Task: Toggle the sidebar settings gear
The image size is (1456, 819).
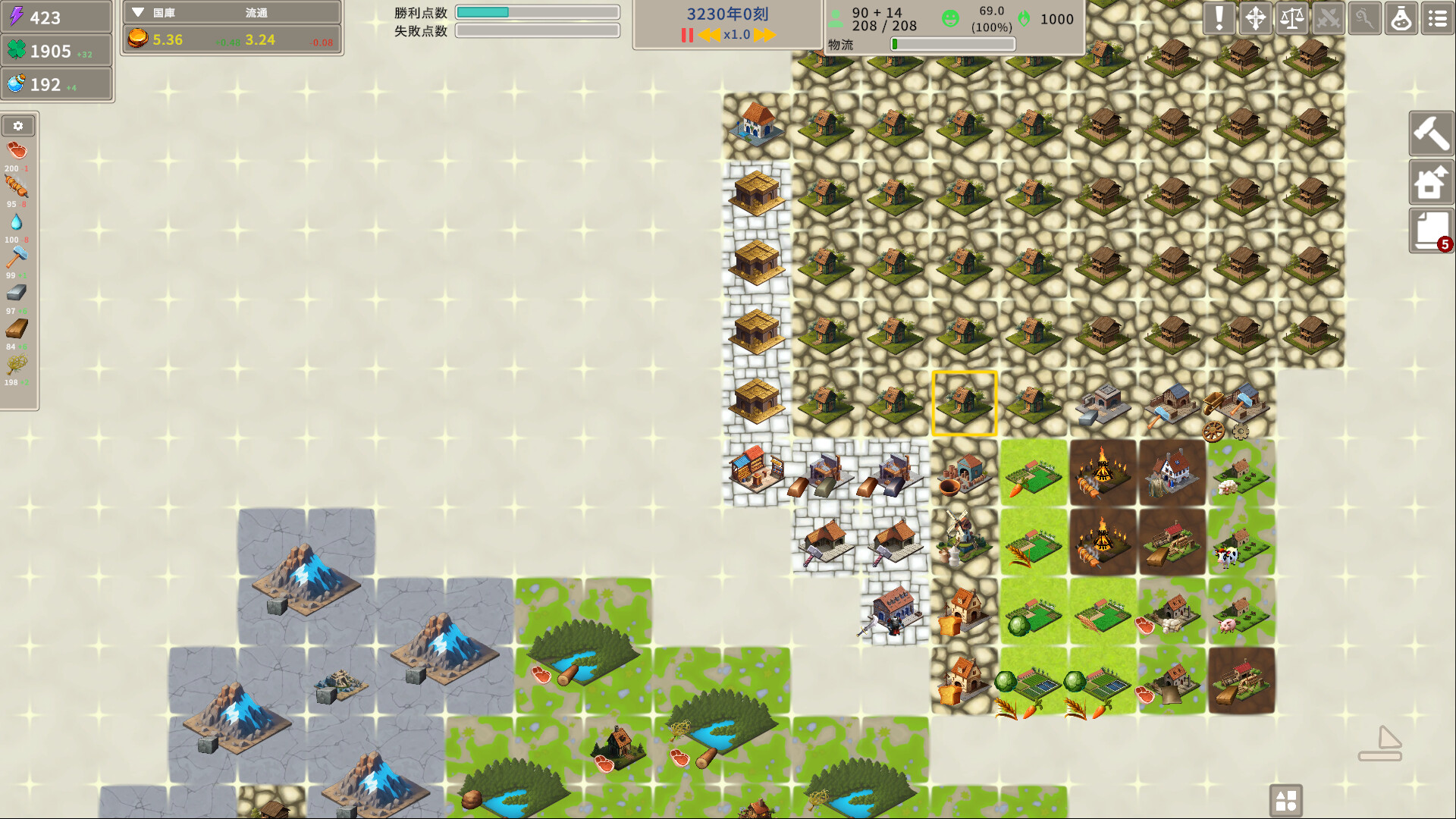Action: click(19, 125)
